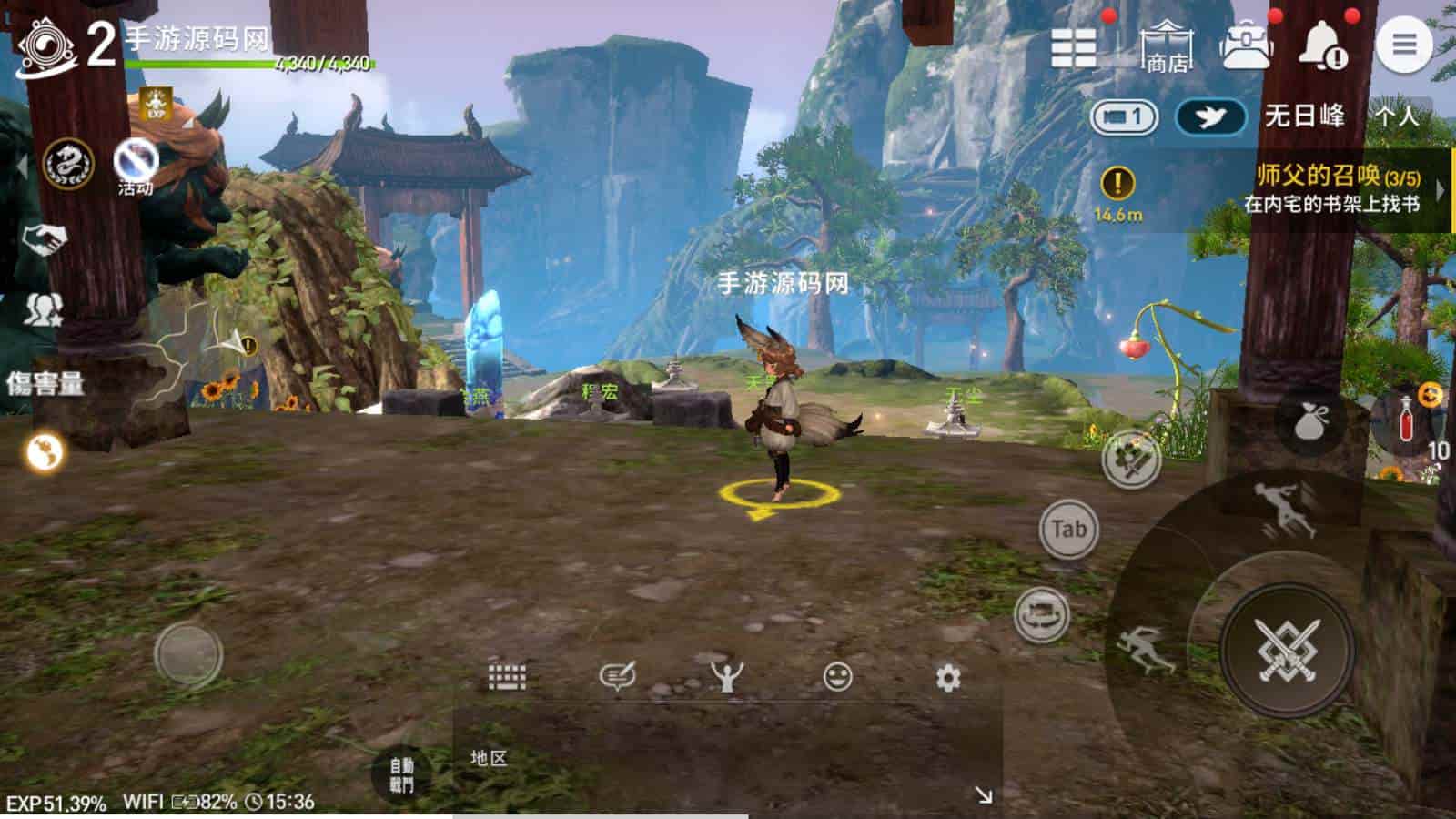Switch to the 个人 personal tab
The height and width of the screenshot is (819, 1456).
click(1397, 116)
